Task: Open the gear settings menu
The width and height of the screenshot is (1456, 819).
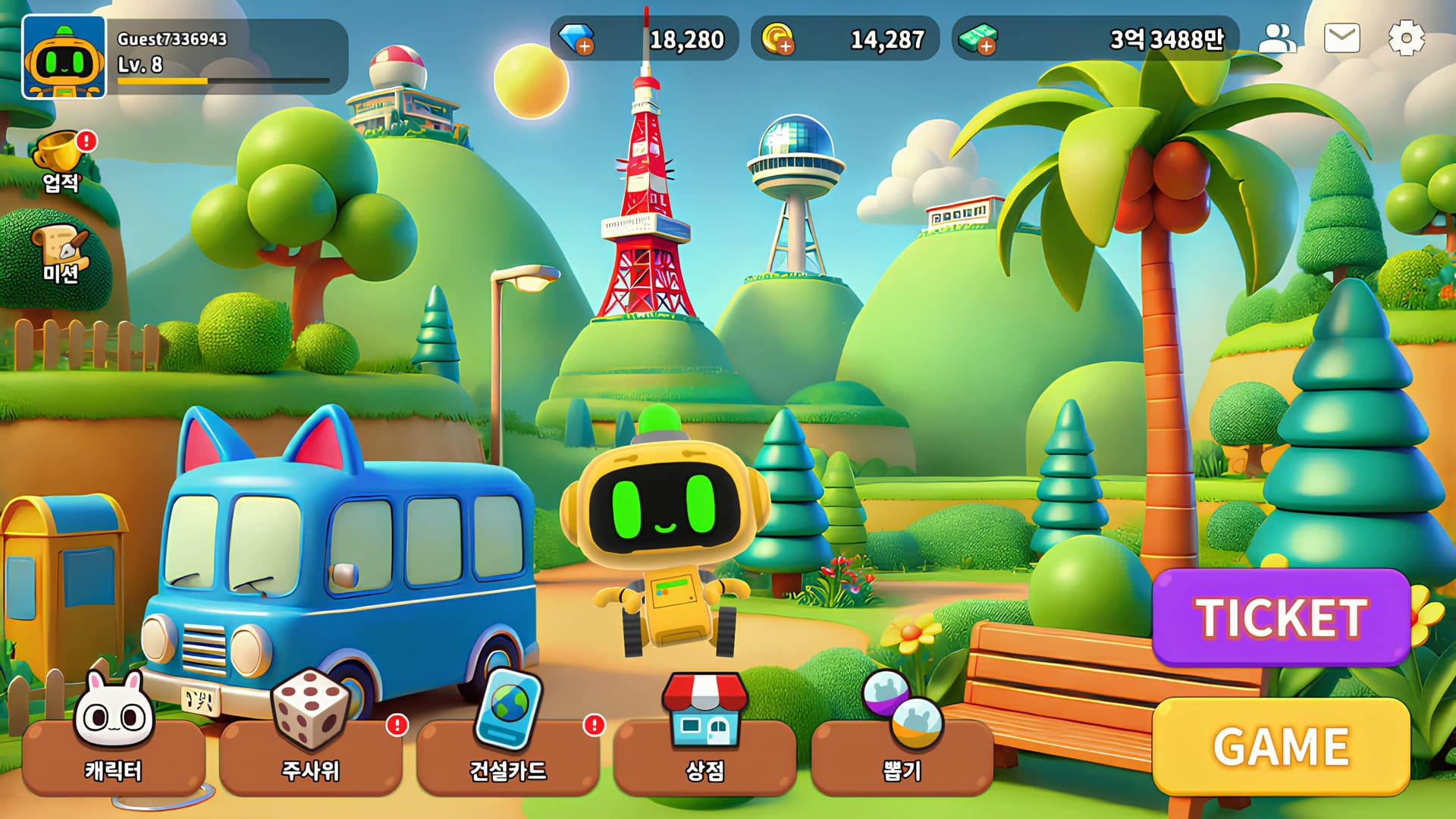Action: tap(1406, 39)
